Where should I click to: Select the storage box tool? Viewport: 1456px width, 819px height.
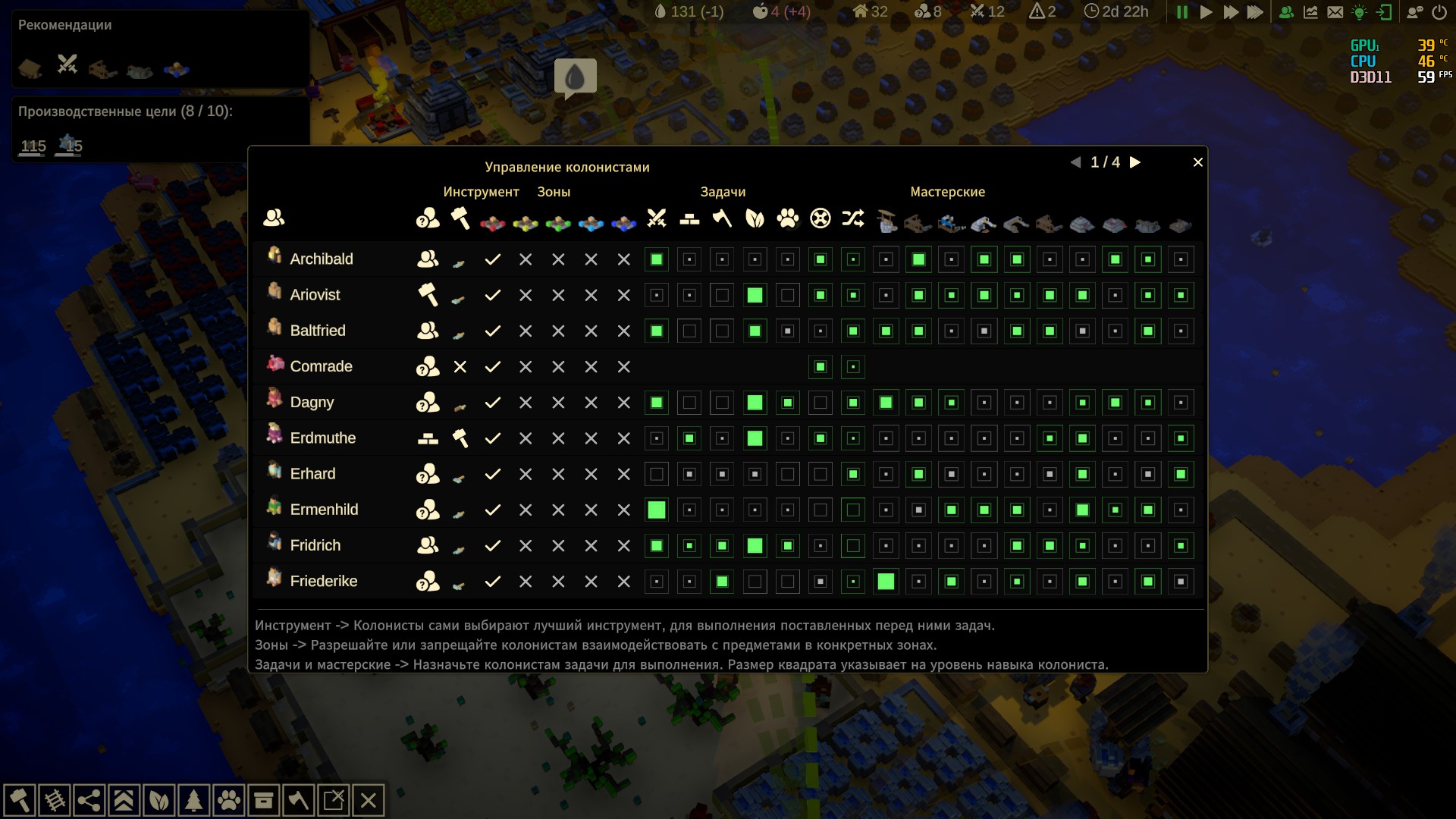(x=264, y=801)
